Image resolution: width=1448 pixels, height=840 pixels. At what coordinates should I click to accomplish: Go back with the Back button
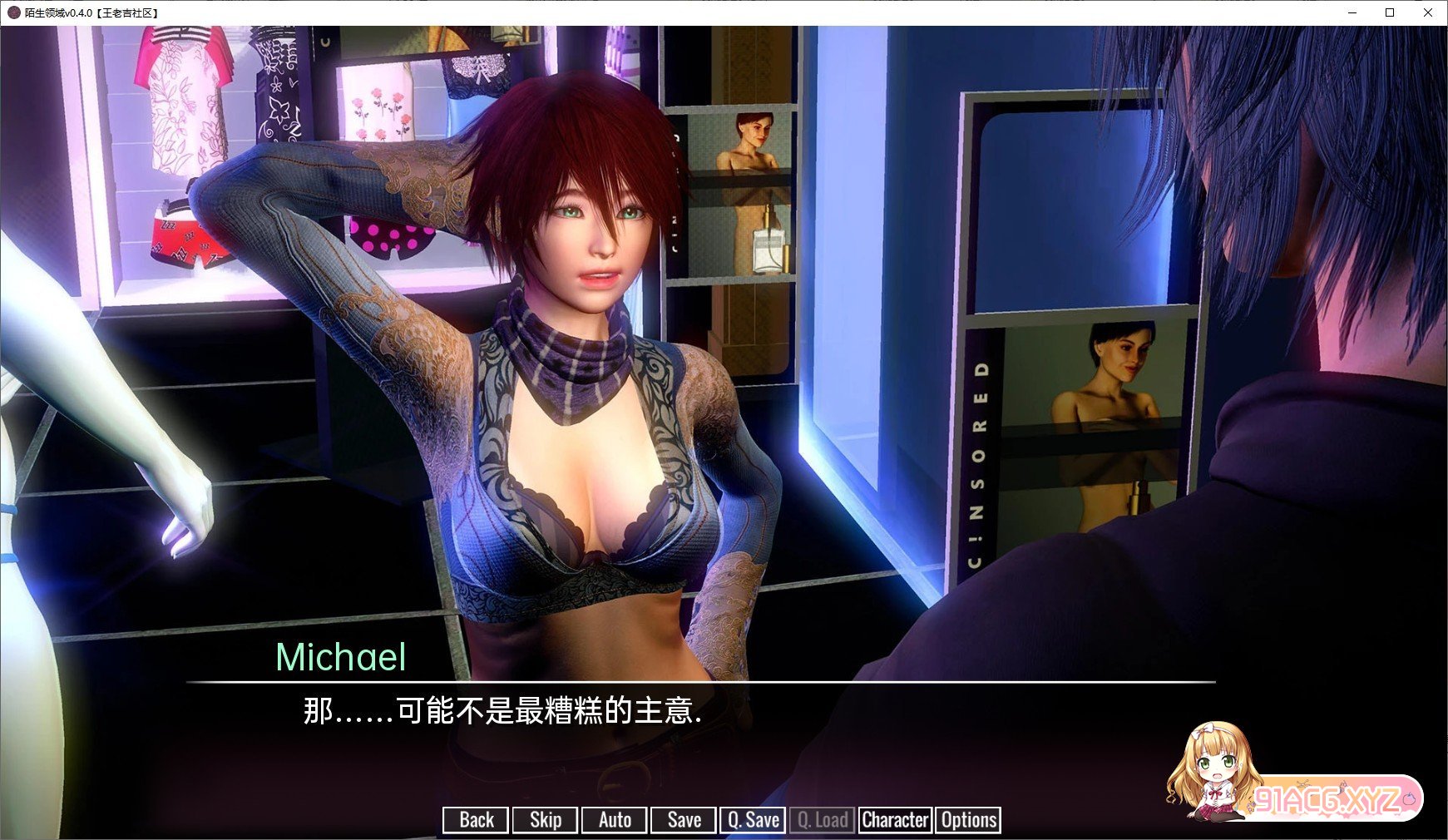tap(476, 820)
